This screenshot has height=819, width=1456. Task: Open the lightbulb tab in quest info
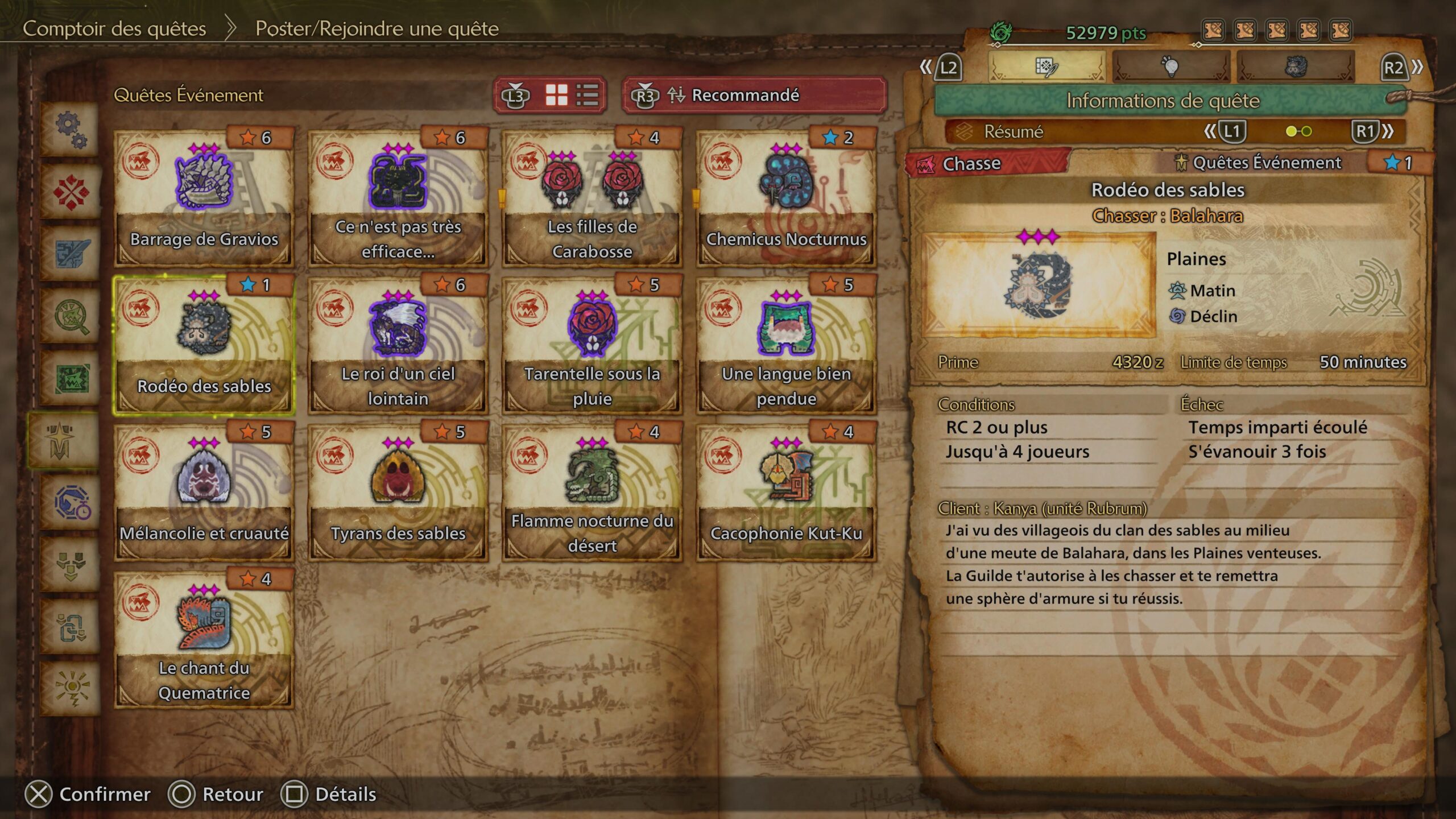click(1170, 67)
